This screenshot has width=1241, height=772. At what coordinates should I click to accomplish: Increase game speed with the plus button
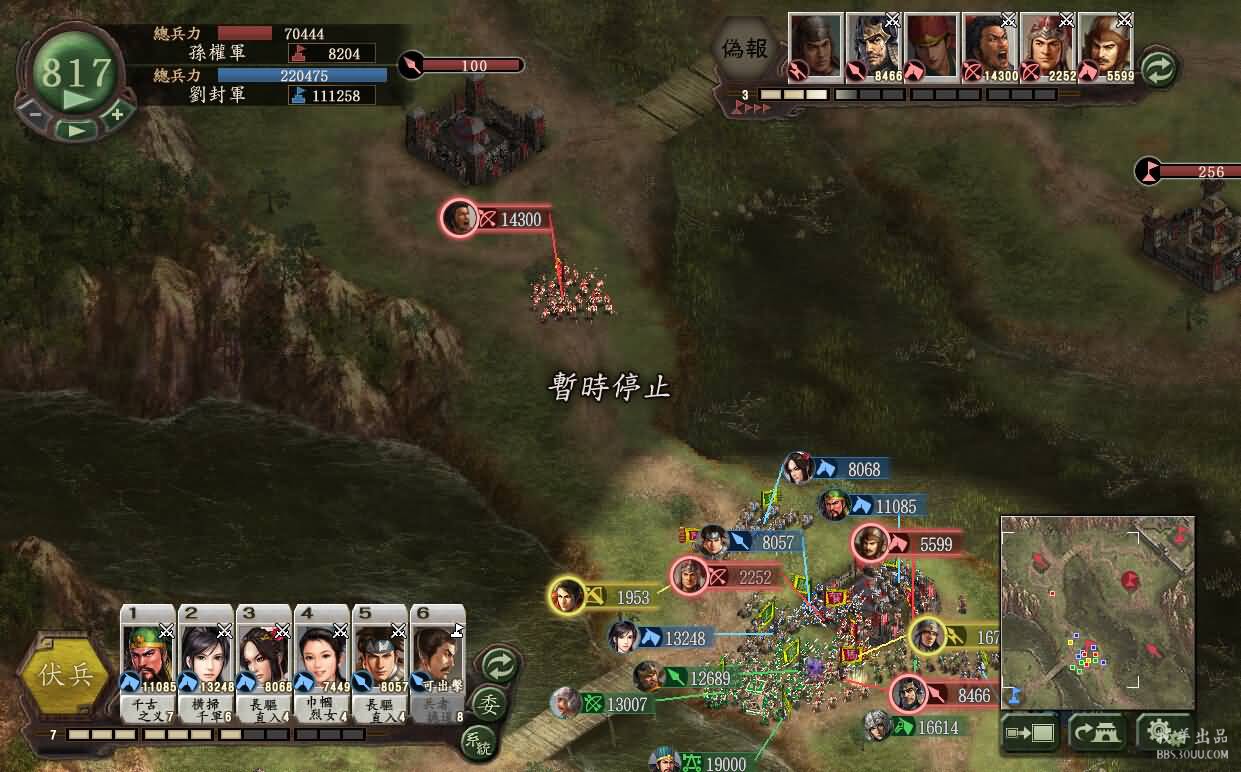coord(117,114)
